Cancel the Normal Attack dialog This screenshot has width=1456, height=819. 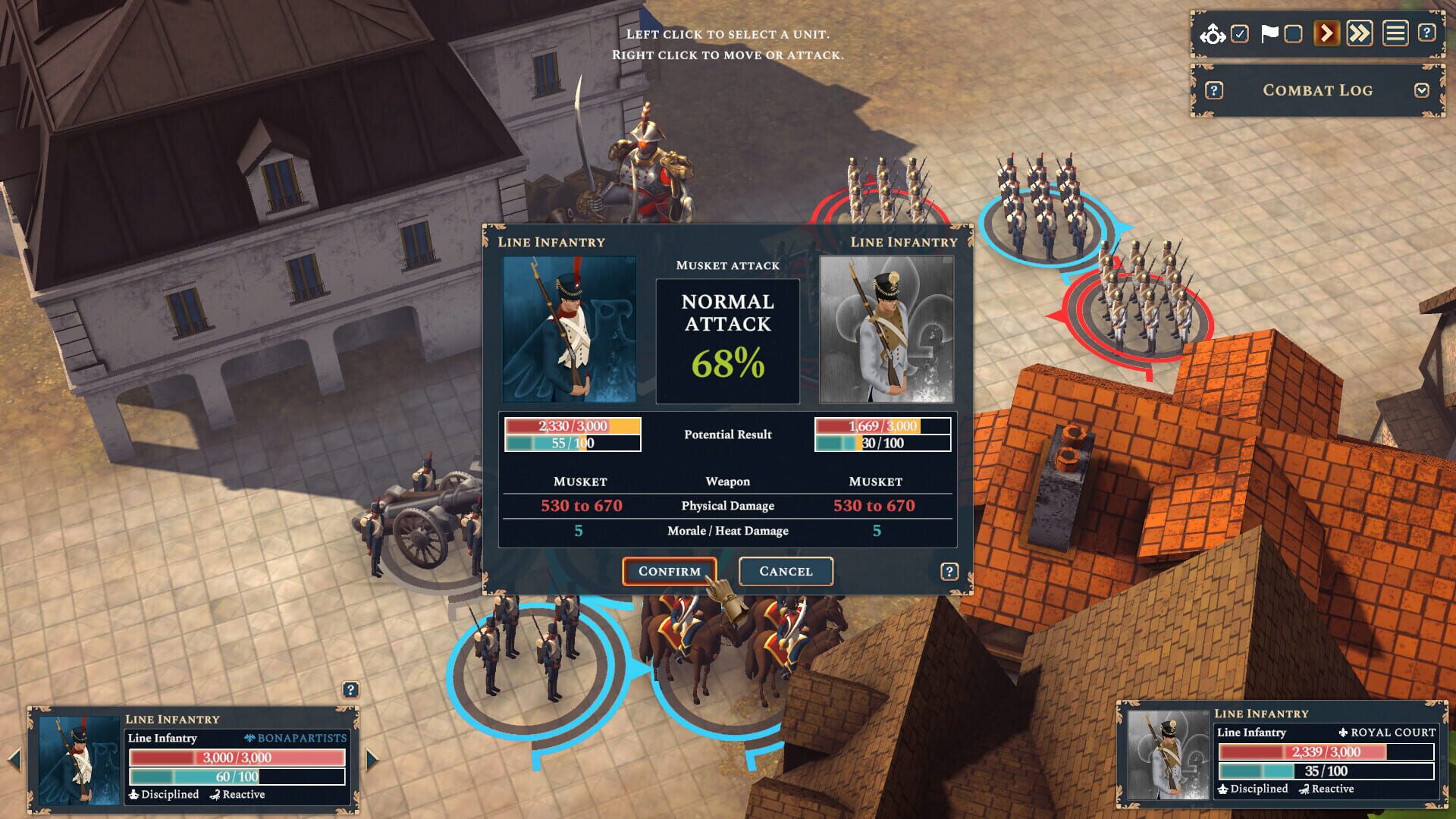pyautogui.click(x=786, y=571)
